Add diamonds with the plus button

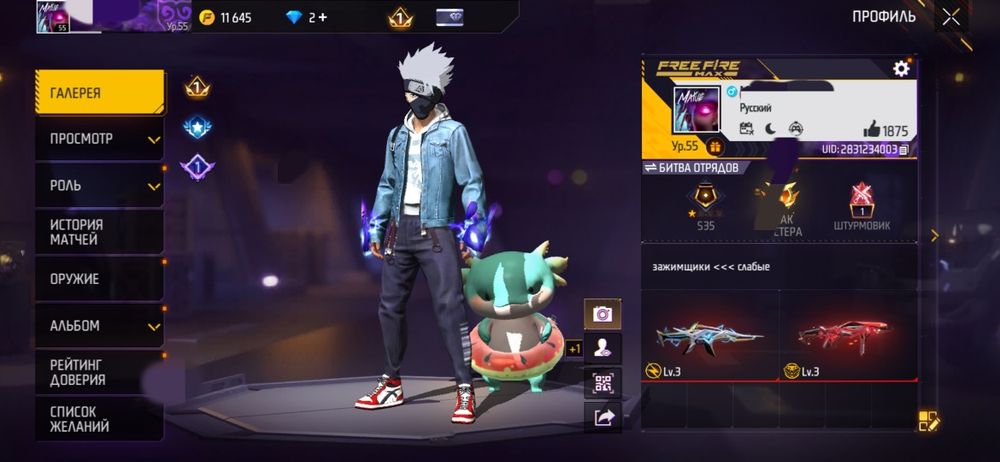click(322, 17)
